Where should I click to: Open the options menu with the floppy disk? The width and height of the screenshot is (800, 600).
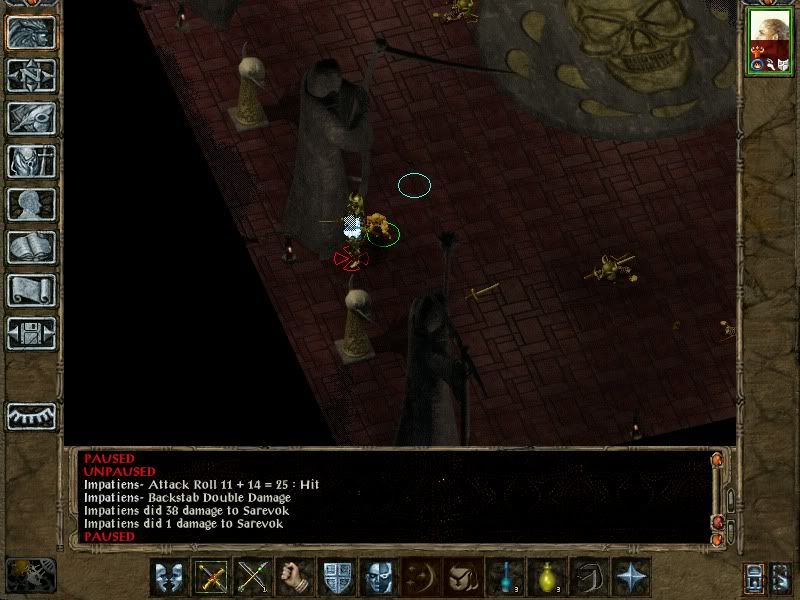[32, 333]
